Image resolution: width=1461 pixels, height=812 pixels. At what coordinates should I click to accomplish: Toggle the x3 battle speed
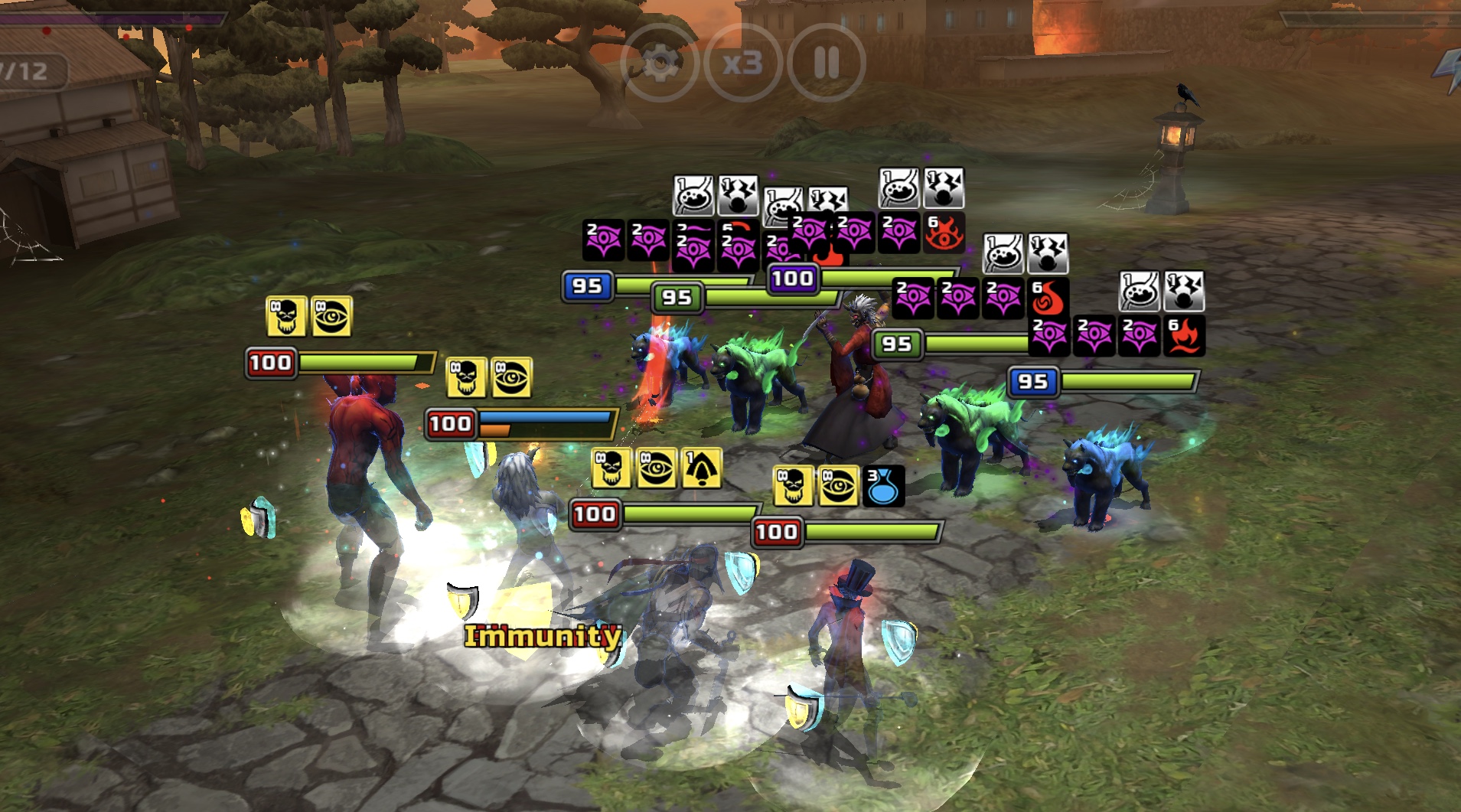tap(742, 63)
